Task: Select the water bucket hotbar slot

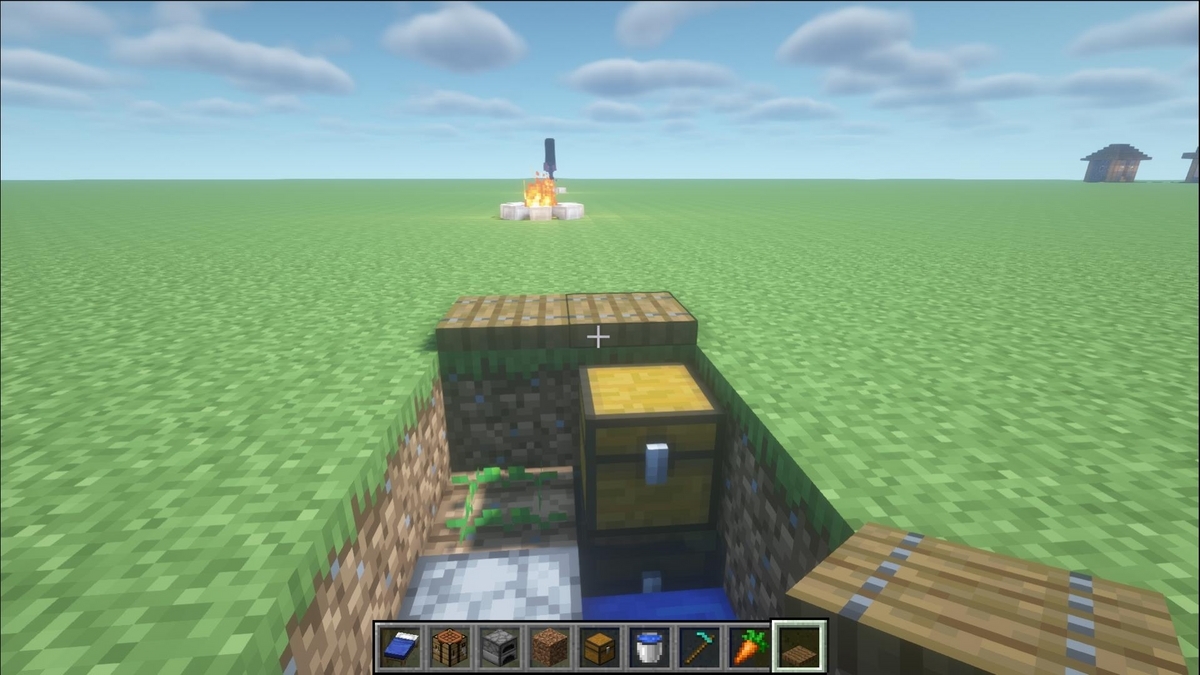Action: [x=649, y=646]
